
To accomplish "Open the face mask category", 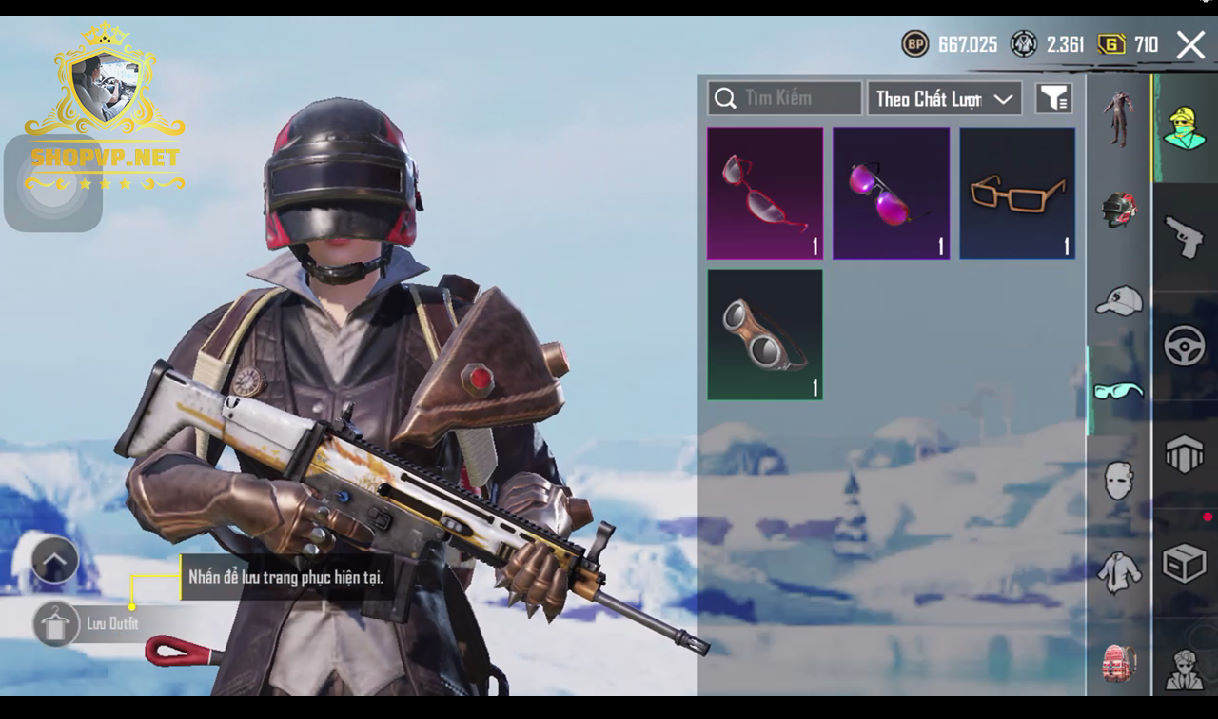I will pos(1118,481).
